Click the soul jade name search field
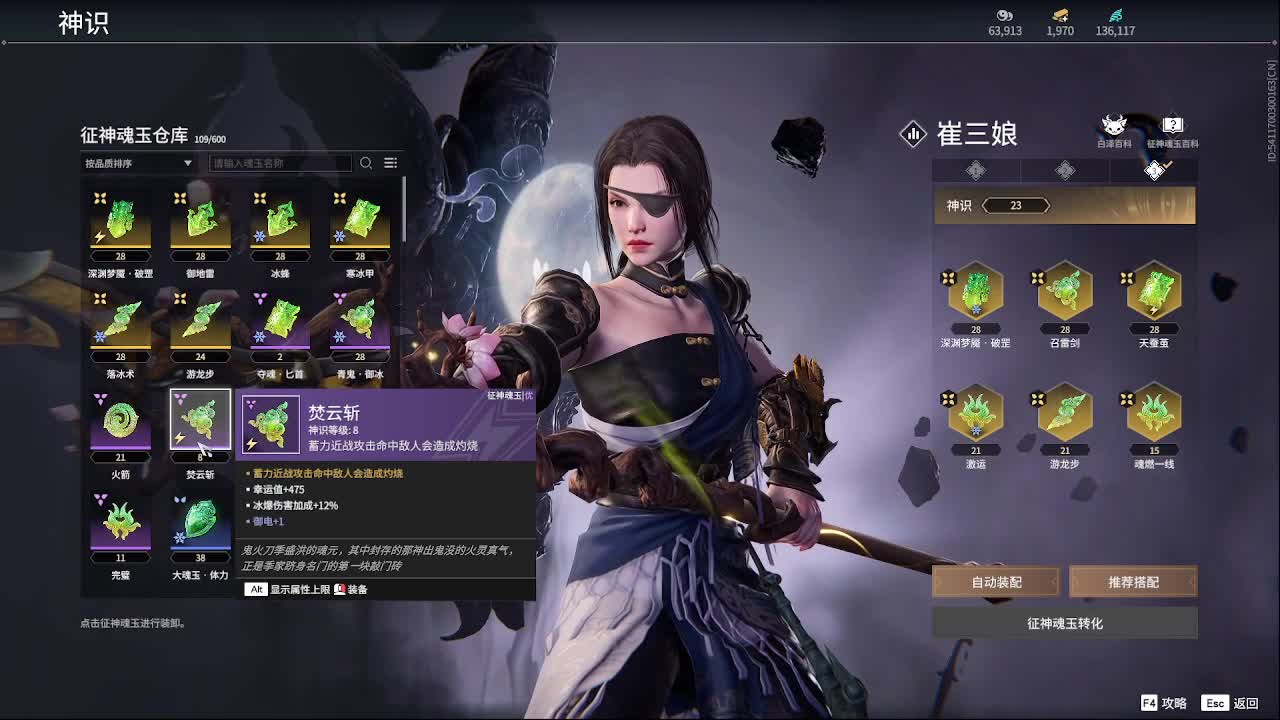Image resolution: width=1280 pixels, height=720 pixels. 281,163
